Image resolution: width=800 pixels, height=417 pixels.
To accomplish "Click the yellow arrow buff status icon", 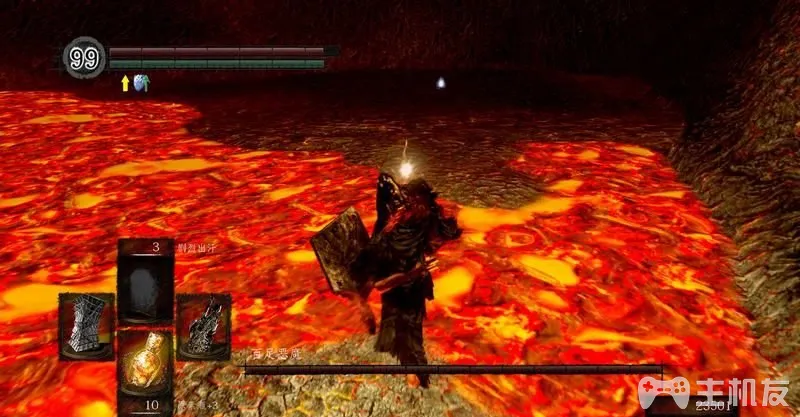I will [x=125, y=83].
